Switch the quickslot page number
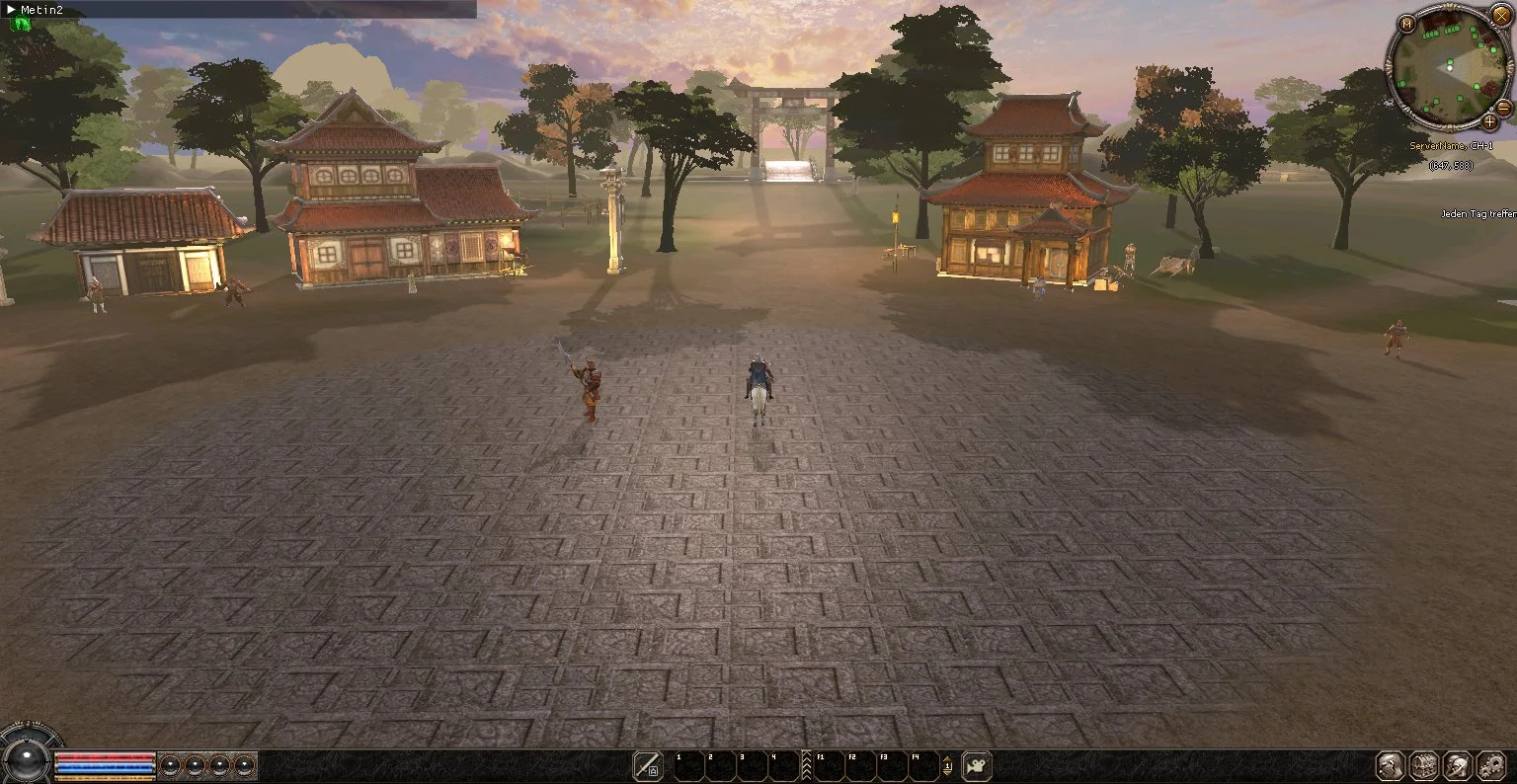 pos(948,765)
